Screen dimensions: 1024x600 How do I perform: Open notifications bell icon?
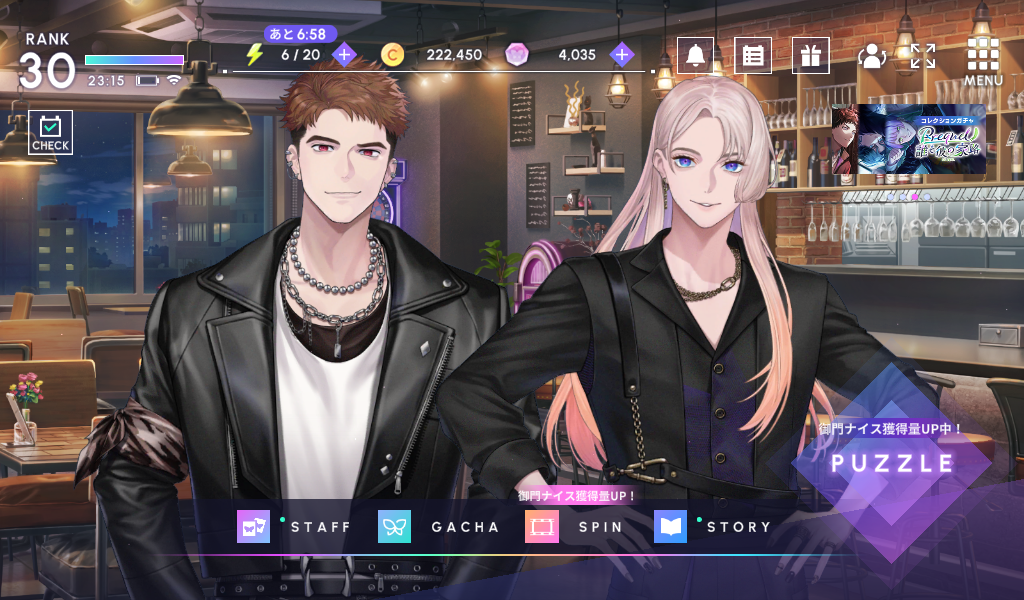[695, 55]
